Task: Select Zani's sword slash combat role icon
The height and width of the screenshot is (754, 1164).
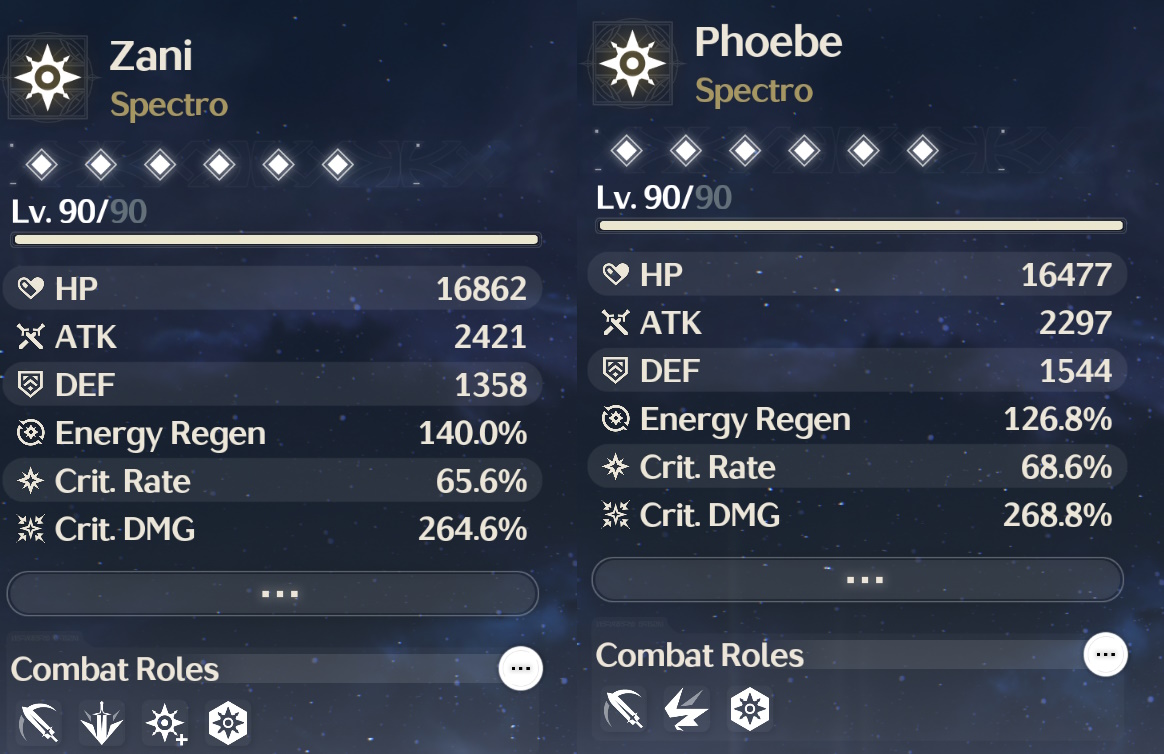Action: 40,722
